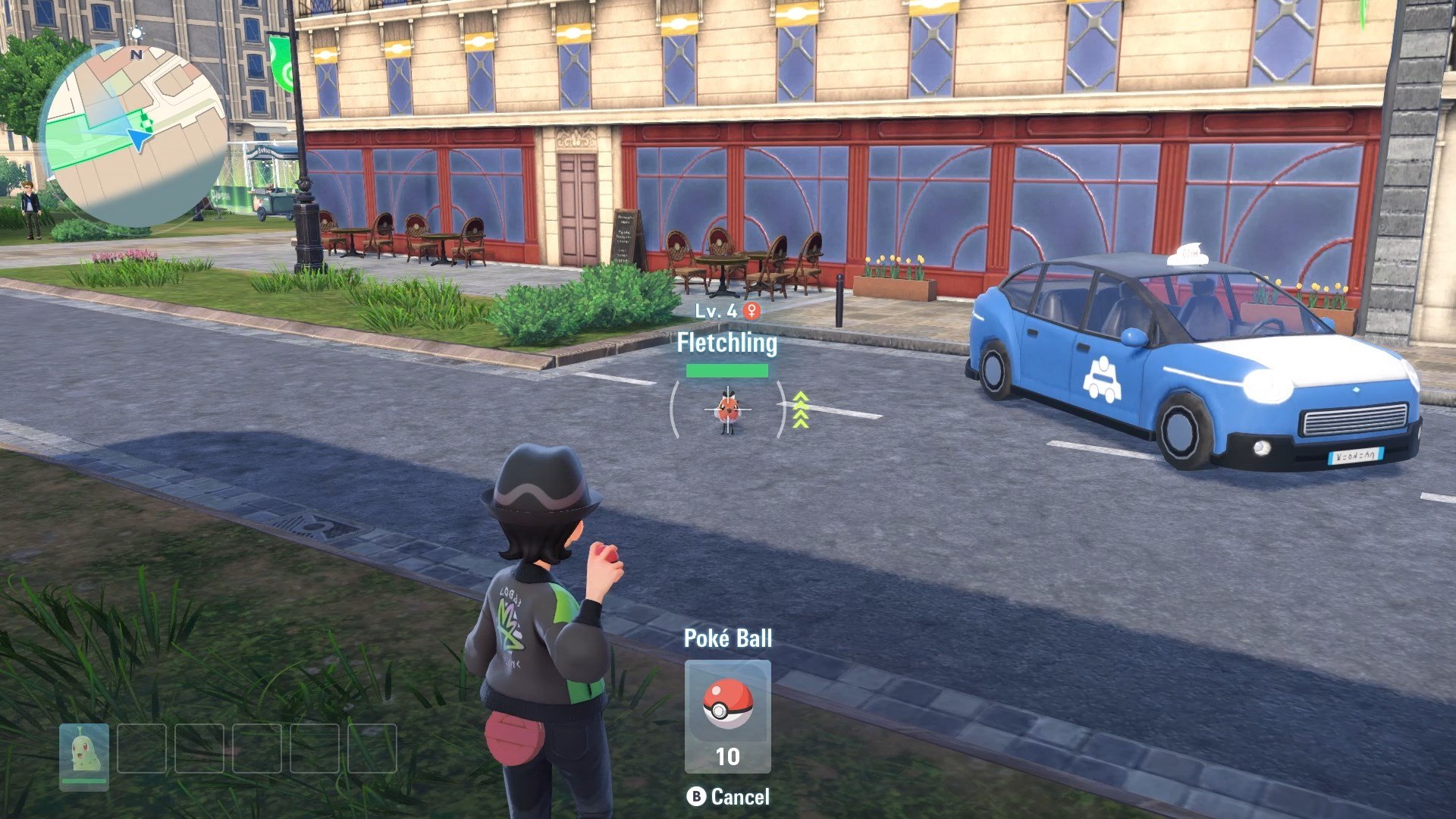The width and height of the screenshot is (1456, 819).
Task: Click the sun weather icon above the minimap
Action: point(138,33)
